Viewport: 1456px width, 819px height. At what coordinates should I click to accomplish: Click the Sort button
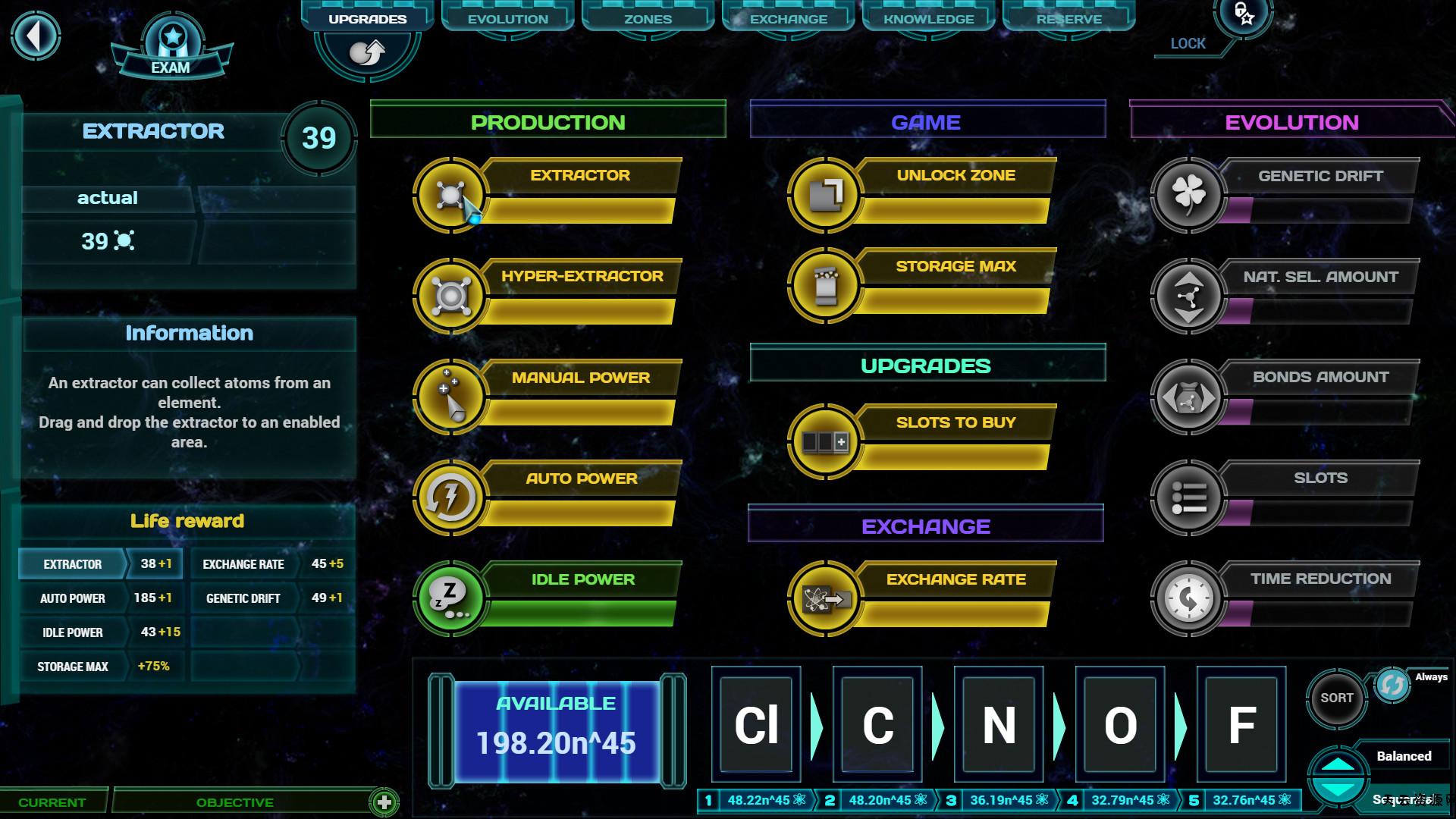[1336, 698]
